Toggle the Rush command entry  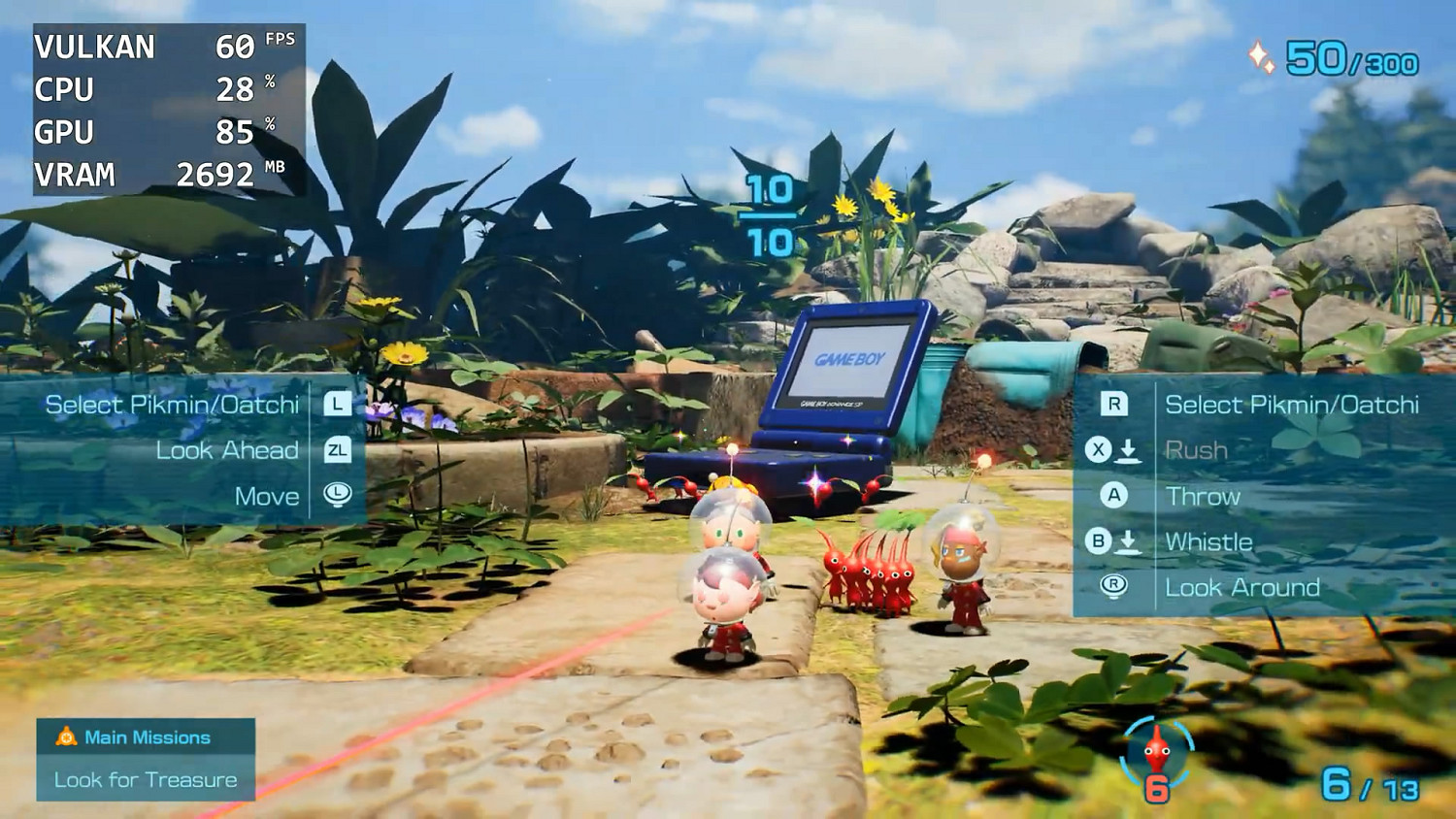[x=1195, y=450]
